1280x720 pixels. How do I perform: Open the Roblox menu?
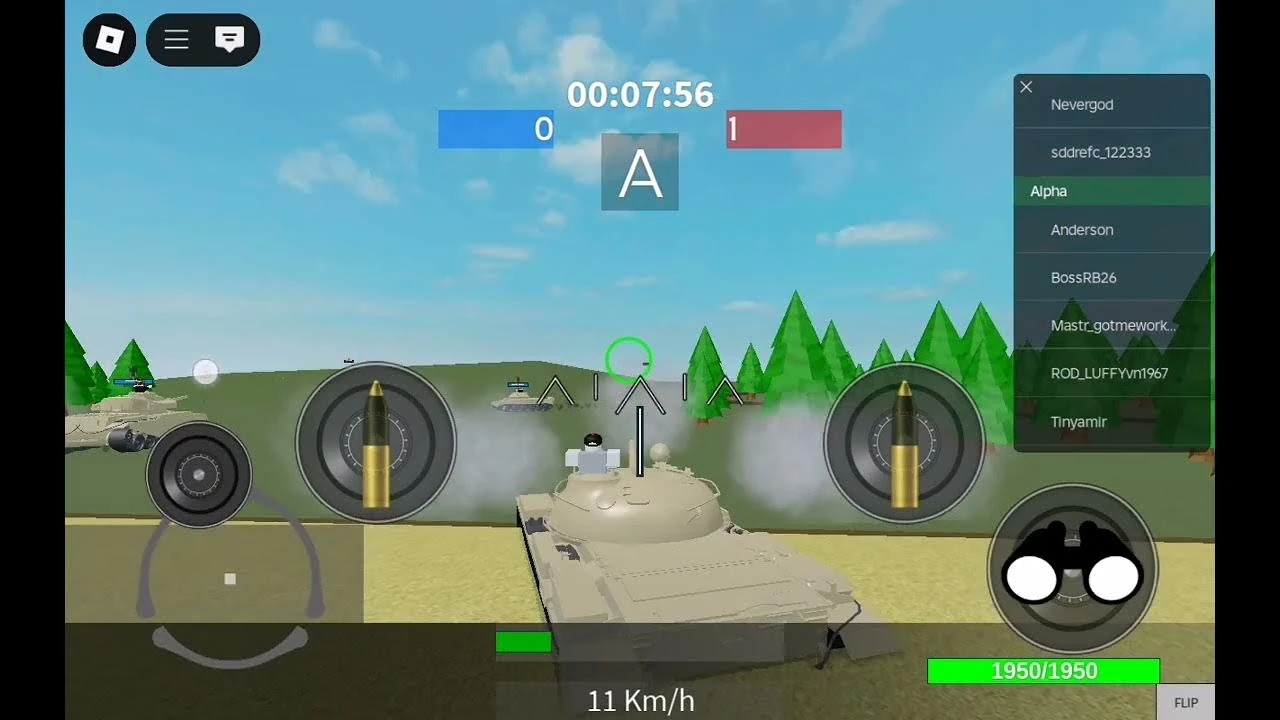108,40
